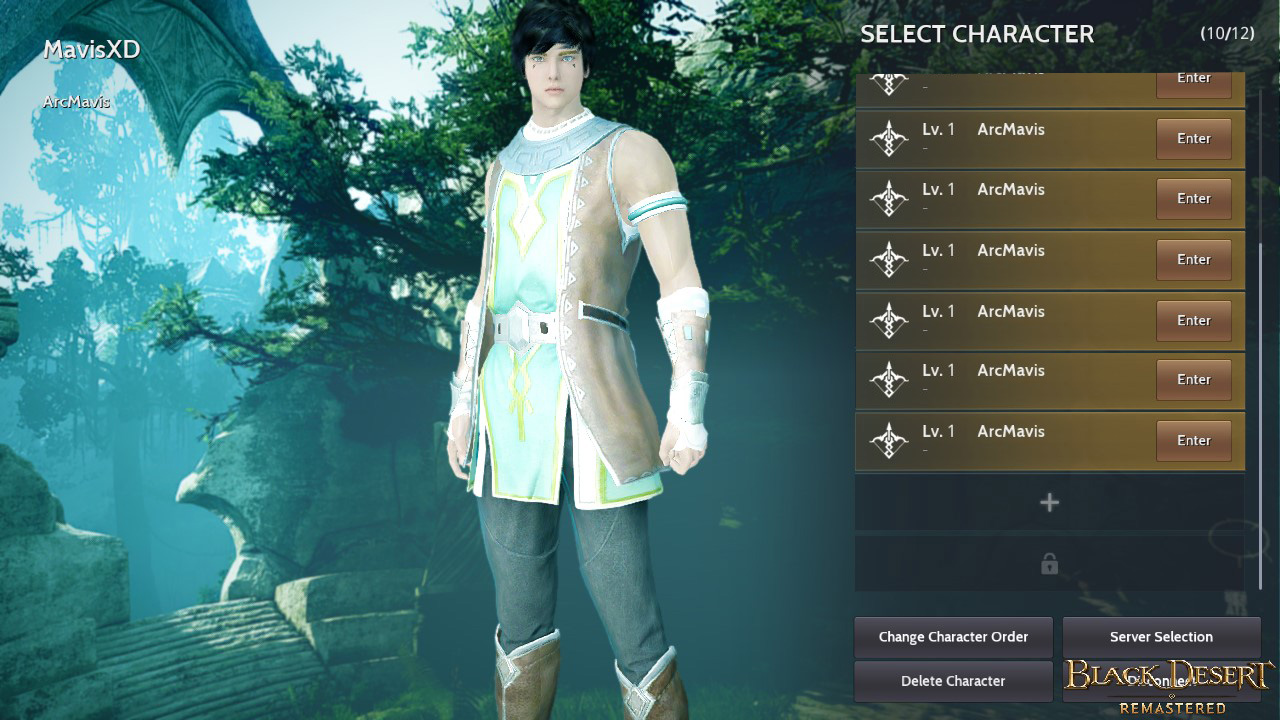
Task: Click the MavisXD family name
Action: click(92, 49)
